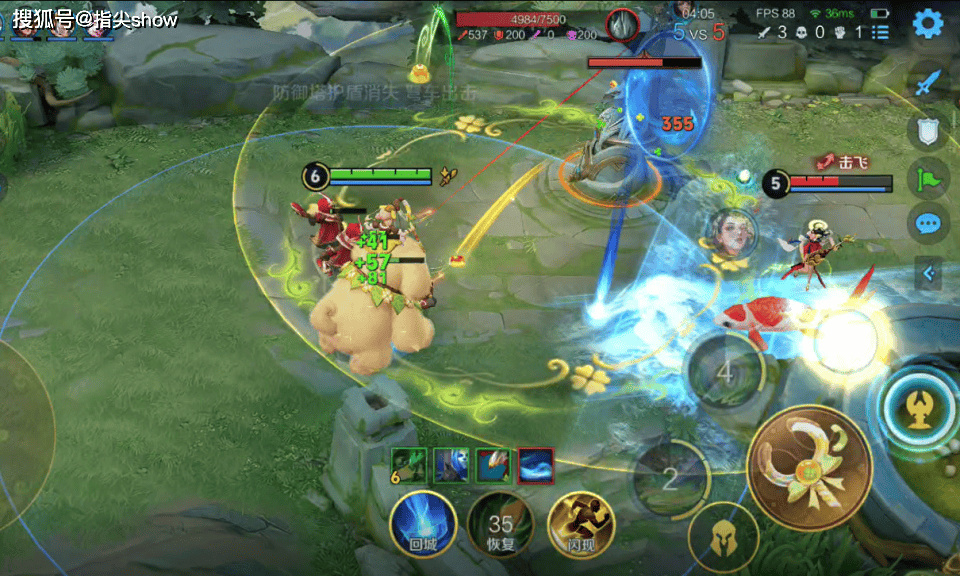
Task: Cast the 闪现 flash summoner spell
Action: coord(580,523)
